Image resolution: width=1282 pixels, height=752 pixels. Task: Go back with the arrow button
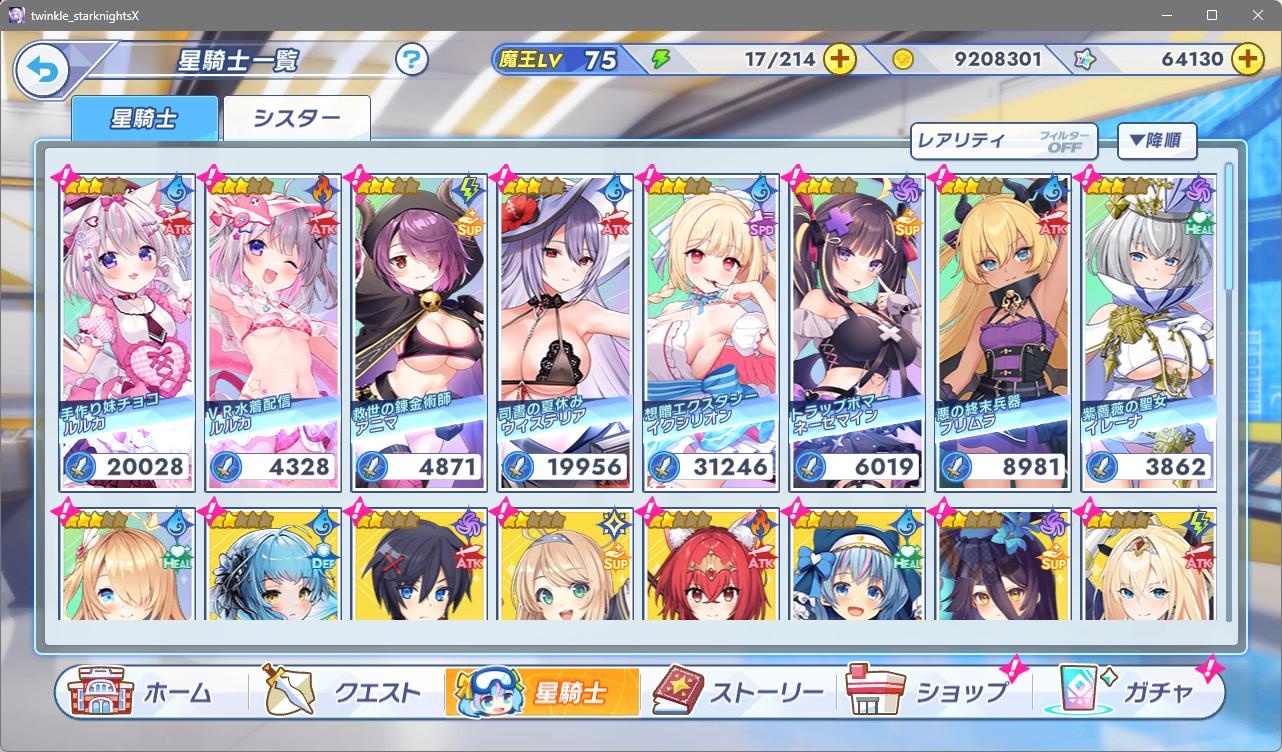pos(42,71)
